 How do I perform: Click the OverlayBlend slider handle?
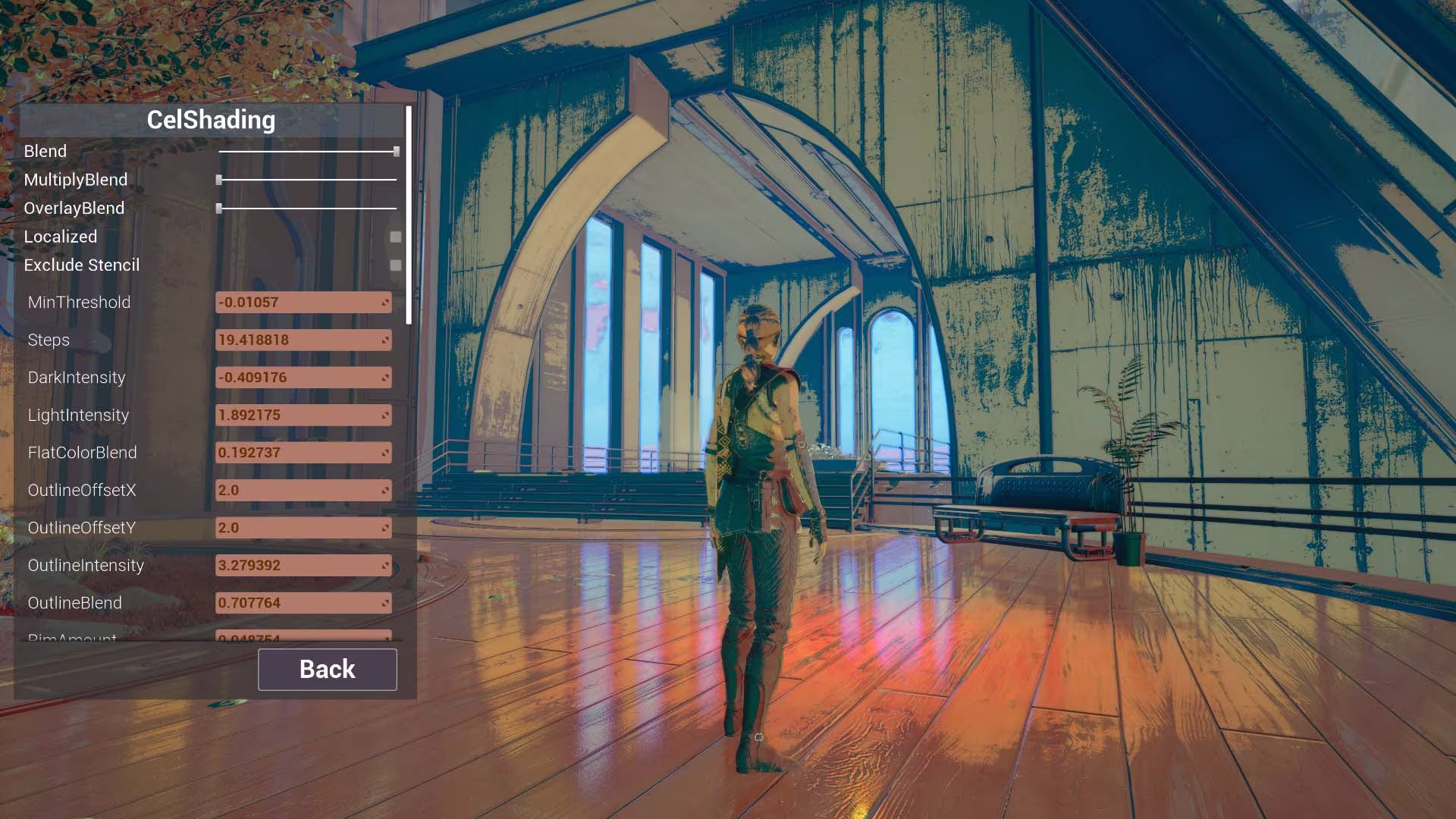click(x=220, y=208)
